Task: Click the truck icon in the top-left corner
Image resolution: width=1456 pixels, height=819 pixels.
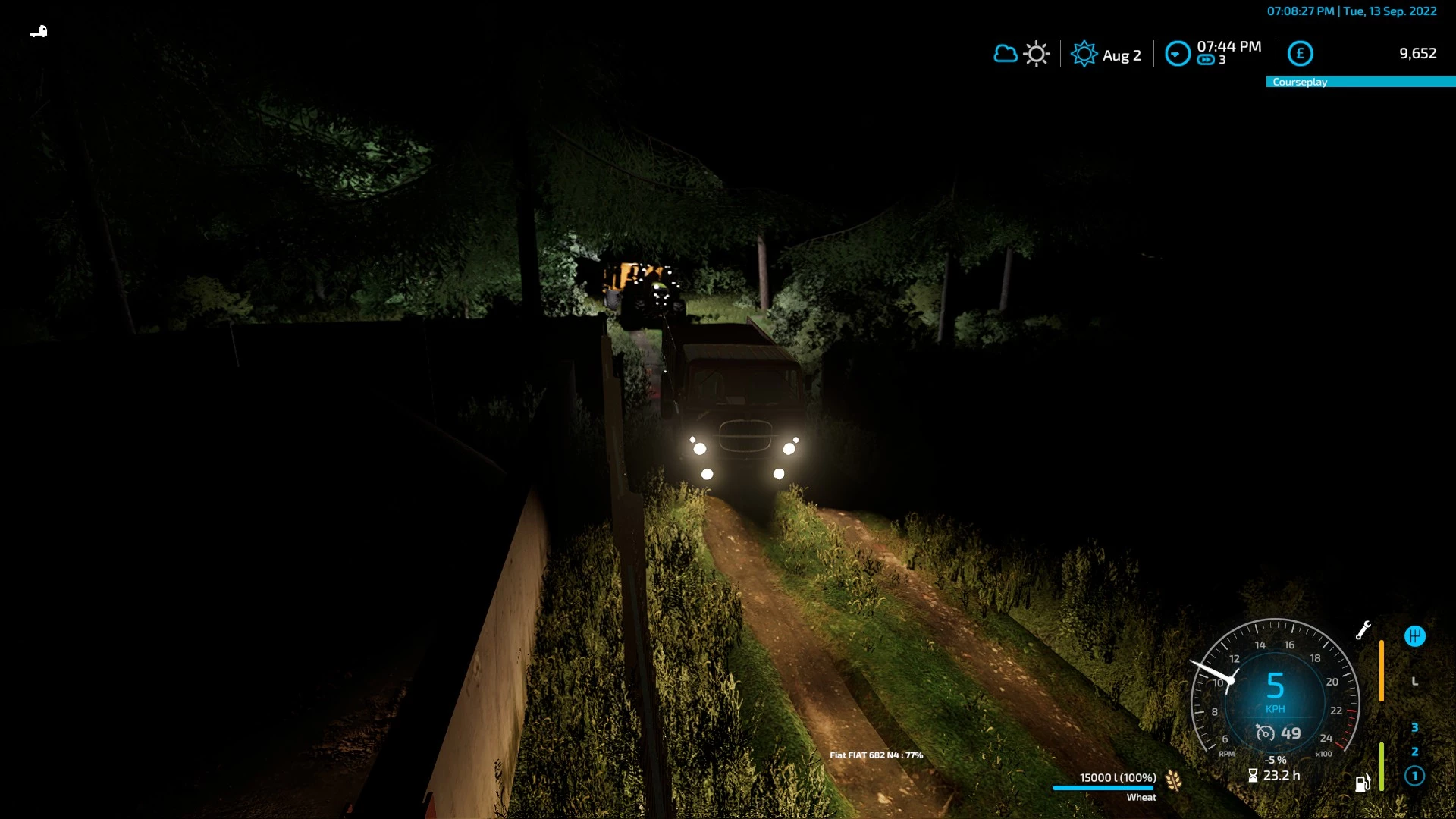Action: pyautogui.click(x=39, y=30)
